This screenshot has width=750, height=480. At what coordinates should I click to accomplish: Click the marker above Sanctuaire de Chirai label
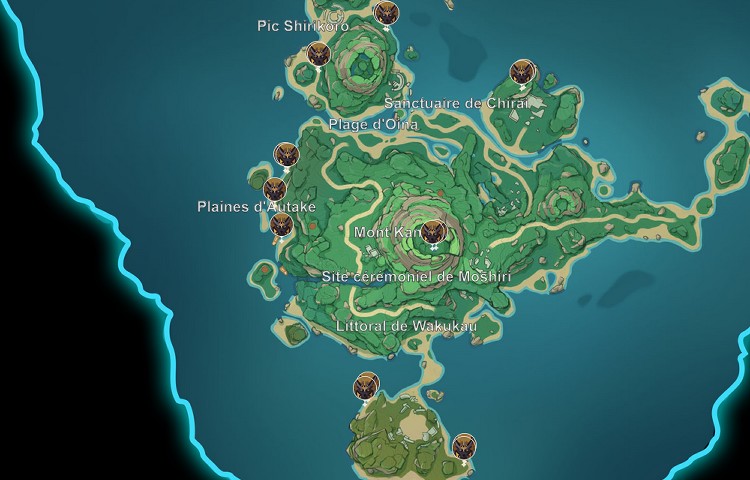pos(521,72)
